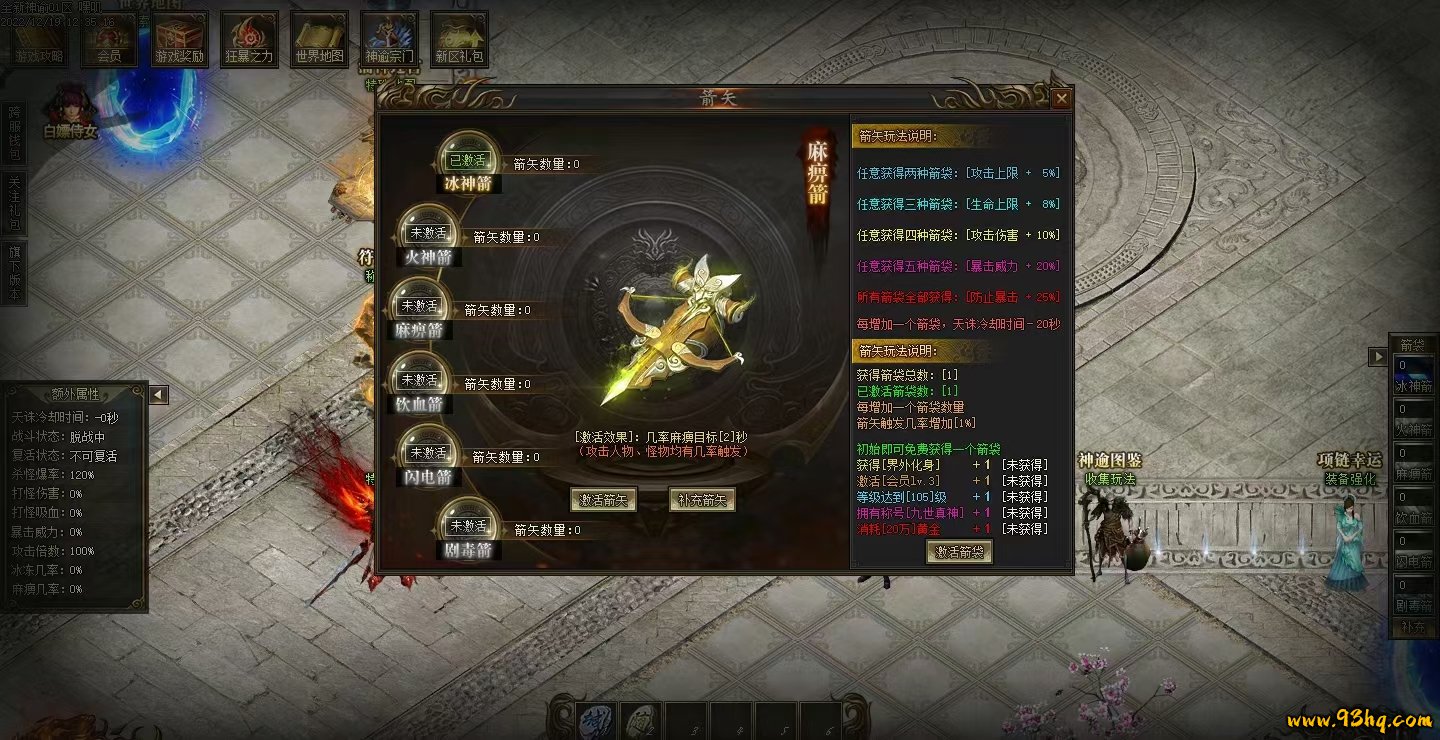1440x740 pixels.
Task: Open the 神谕宗门 sect menu
Action: click(389, 40)
